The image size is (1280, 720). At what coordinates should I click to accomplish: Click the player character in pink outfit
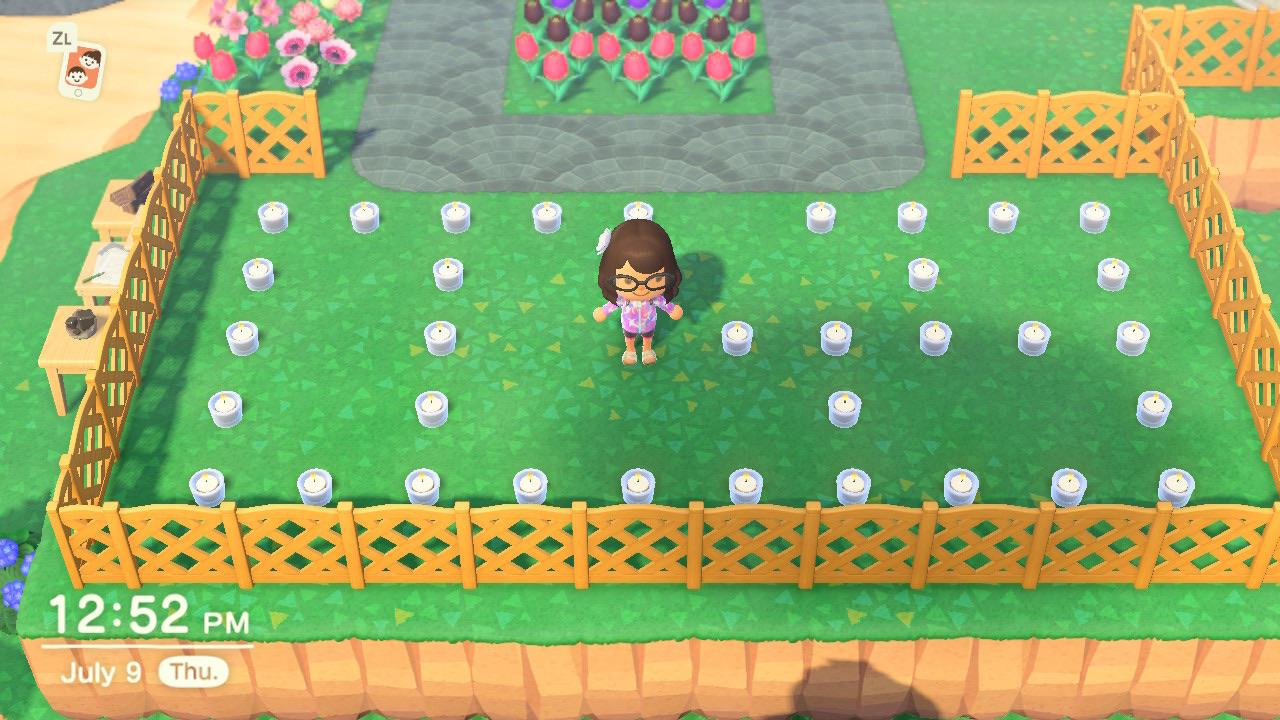[x=640, y=300]
